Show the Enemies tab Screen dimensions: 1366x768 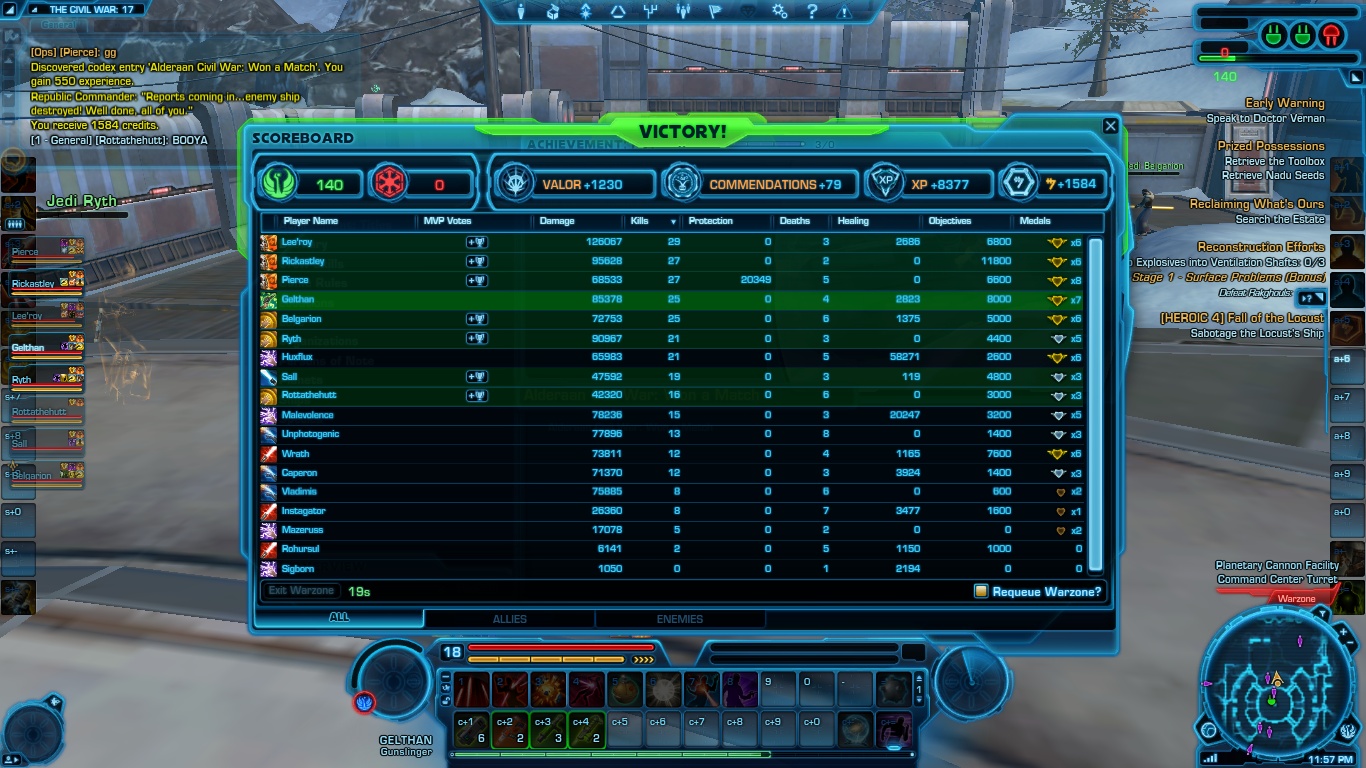coord(679,619)
